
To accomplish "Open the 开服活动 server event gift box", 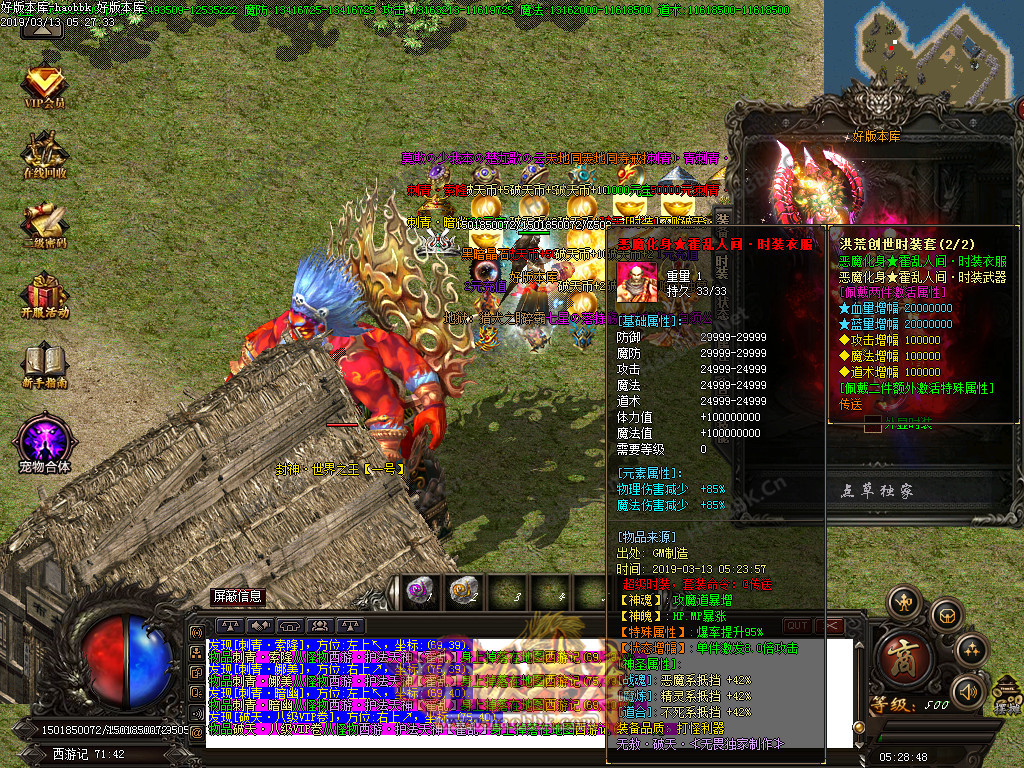I will [44, 296].
